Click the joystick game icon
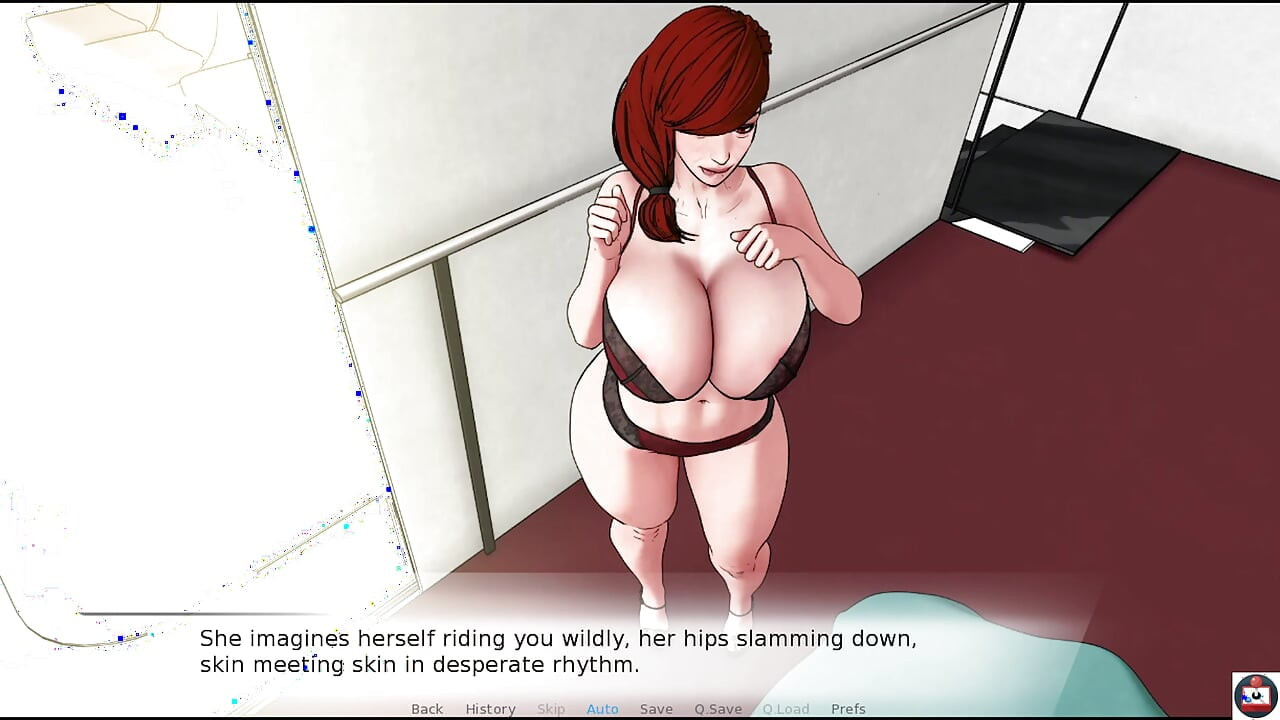The image size is (1280, 720). 1253,697
